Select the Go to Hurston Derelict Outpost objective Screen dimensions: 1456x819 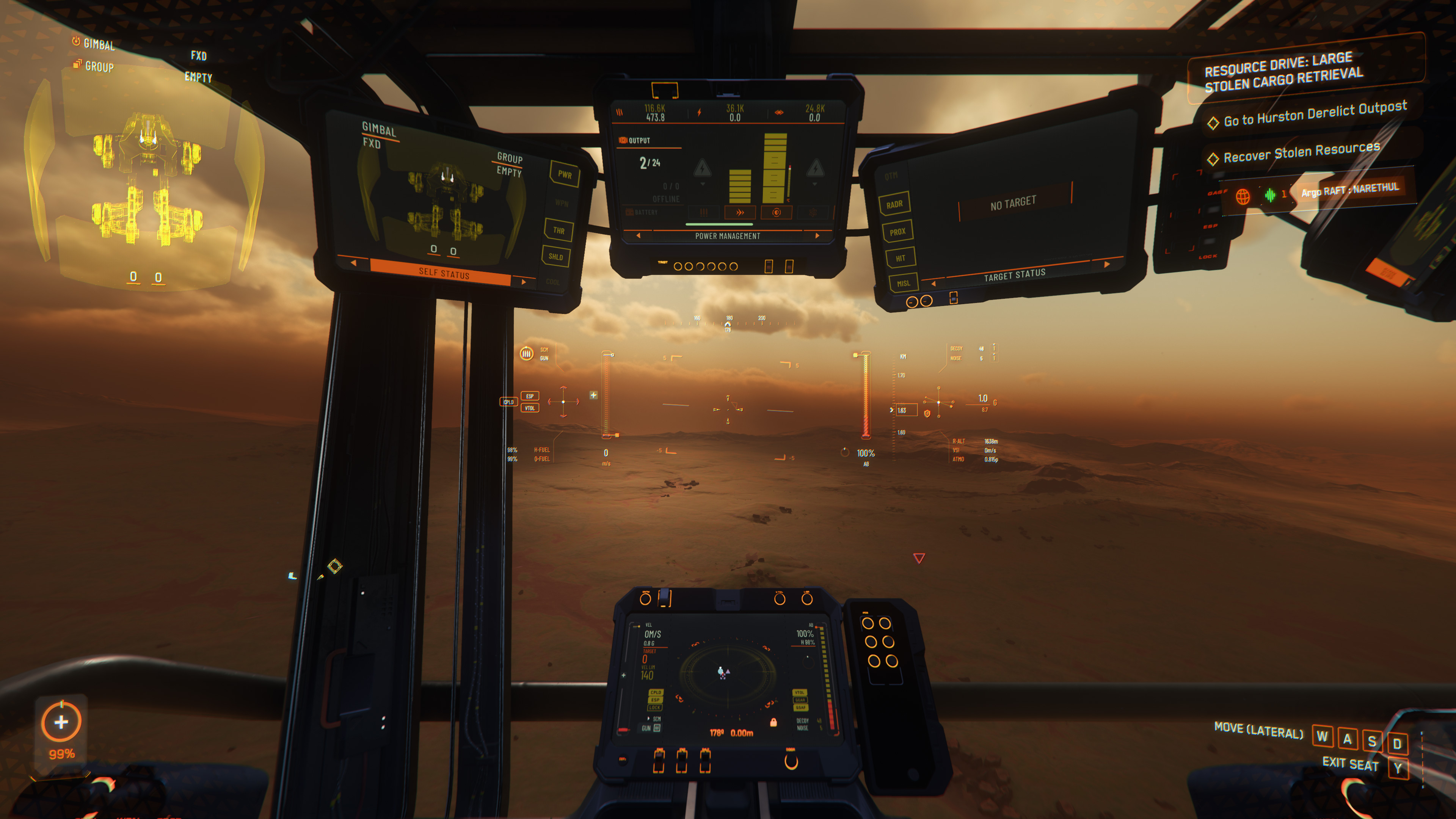1314,114
